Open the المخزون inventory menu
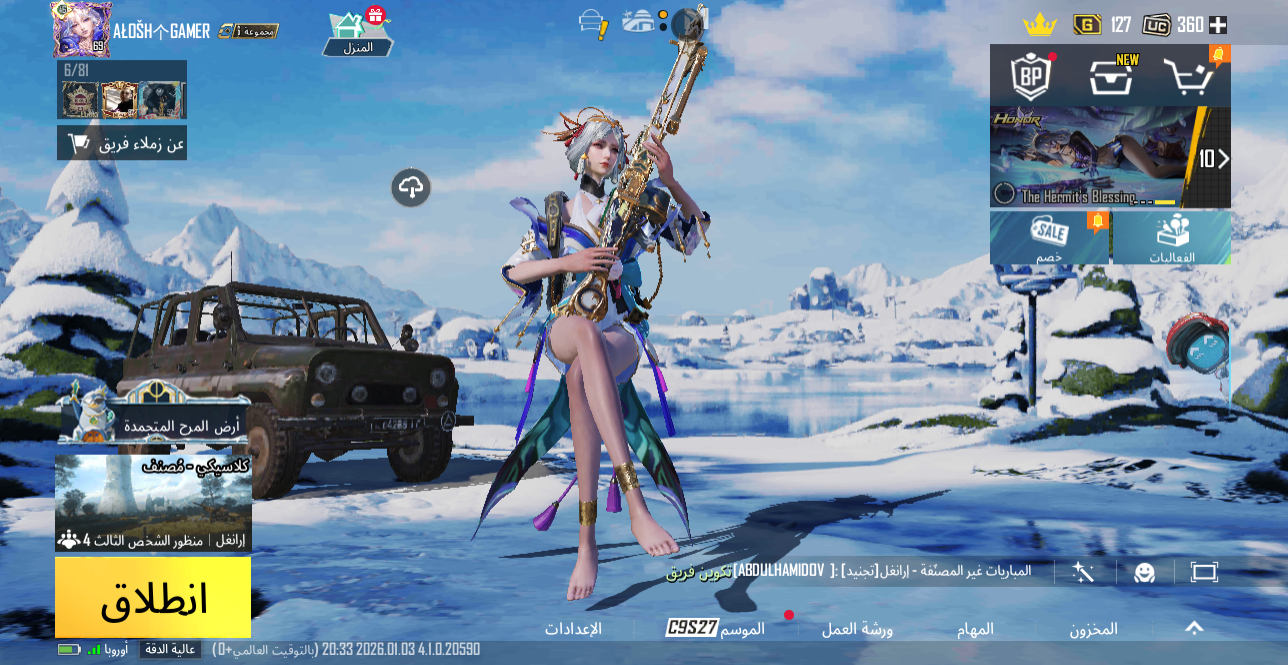The width and height of the screenshot is (1288, 665). (x=1093, y=629)
